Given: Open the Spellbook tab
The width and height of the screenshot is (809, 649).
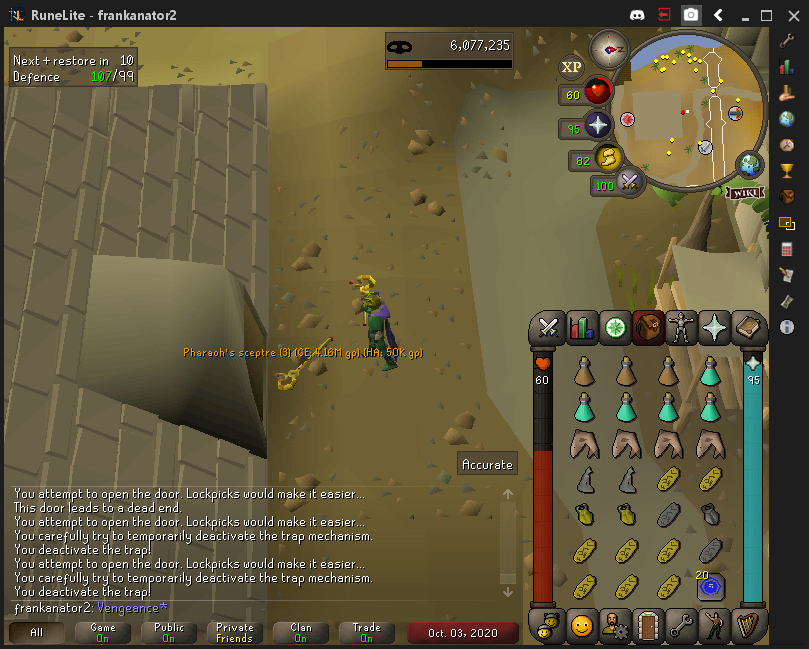Looking at the screenshot, I should (x=747, y=327).
